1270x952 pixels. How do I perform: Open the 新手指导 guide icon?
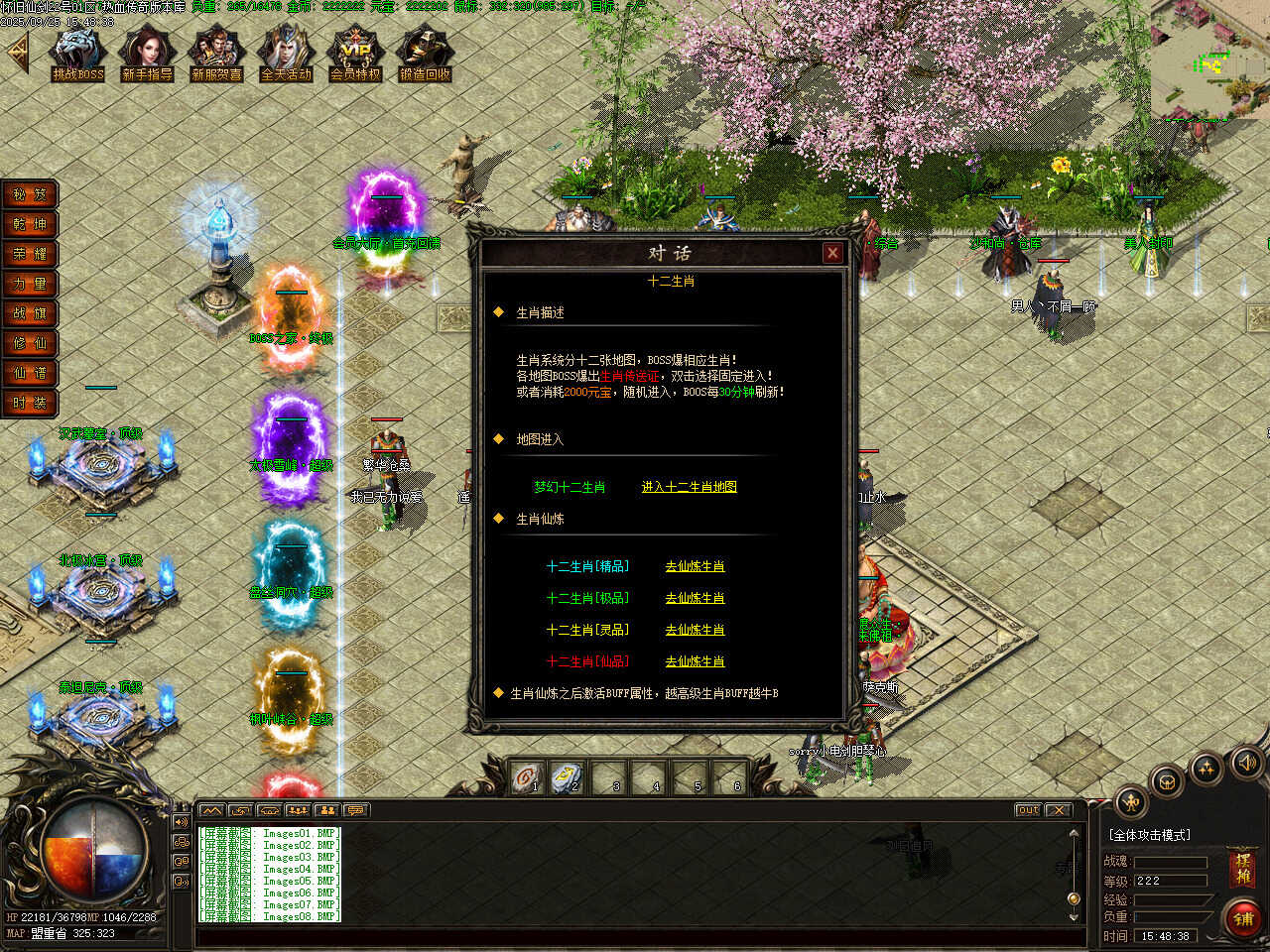coord(147,53)
